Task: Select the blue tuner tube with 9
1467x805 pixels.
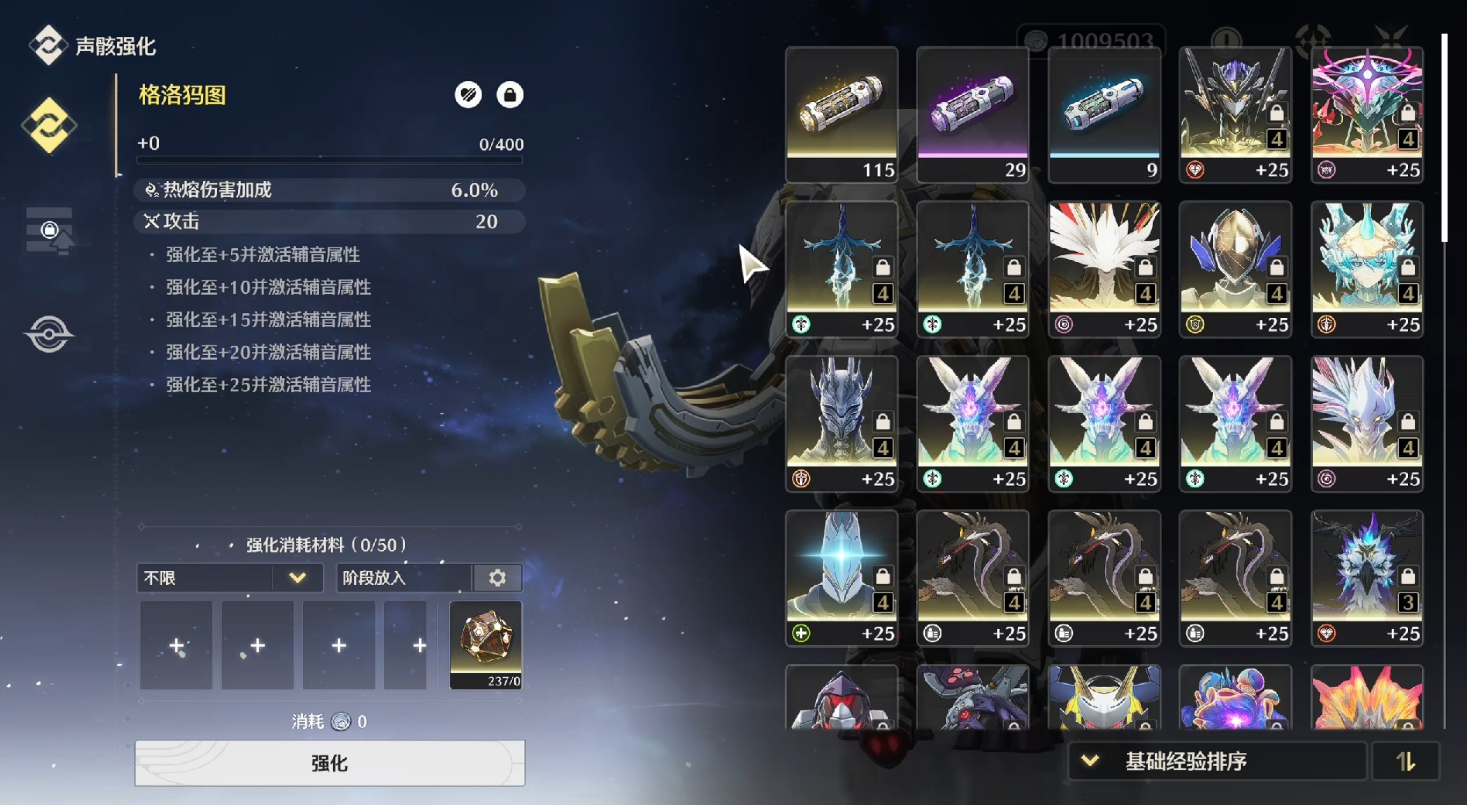Action: [x=1104, y=114]
